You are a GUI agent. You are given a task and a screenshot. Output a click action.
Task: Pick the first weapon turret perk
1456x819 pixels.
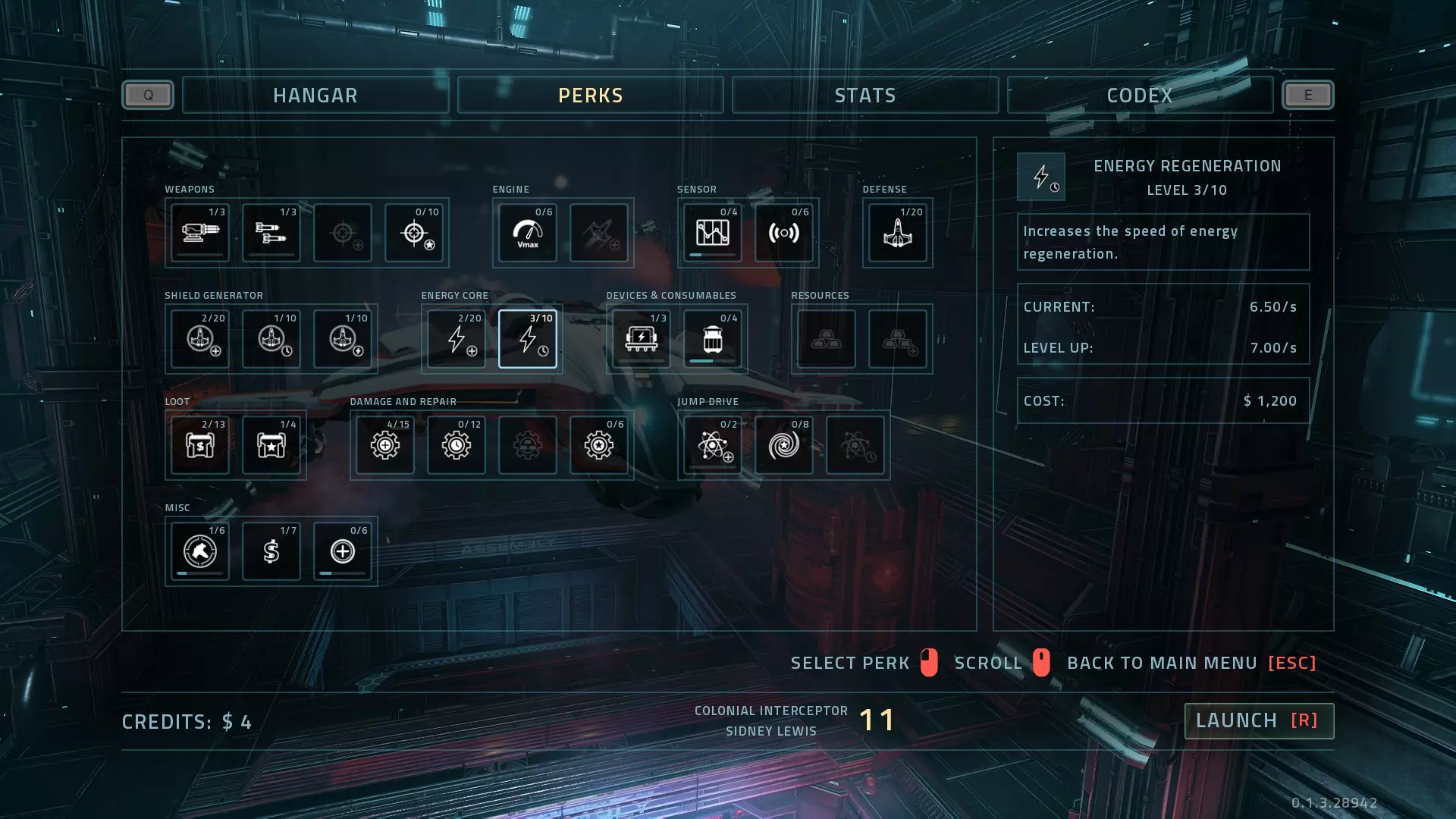tap(200, 233)
